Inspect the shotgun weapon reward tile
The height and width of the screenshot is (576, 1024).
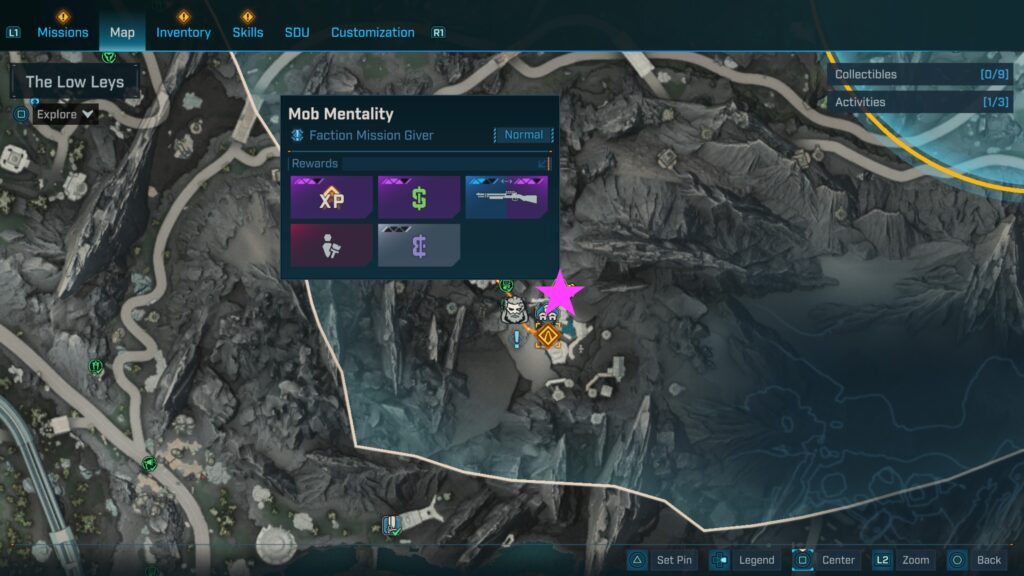coord(506,197)
